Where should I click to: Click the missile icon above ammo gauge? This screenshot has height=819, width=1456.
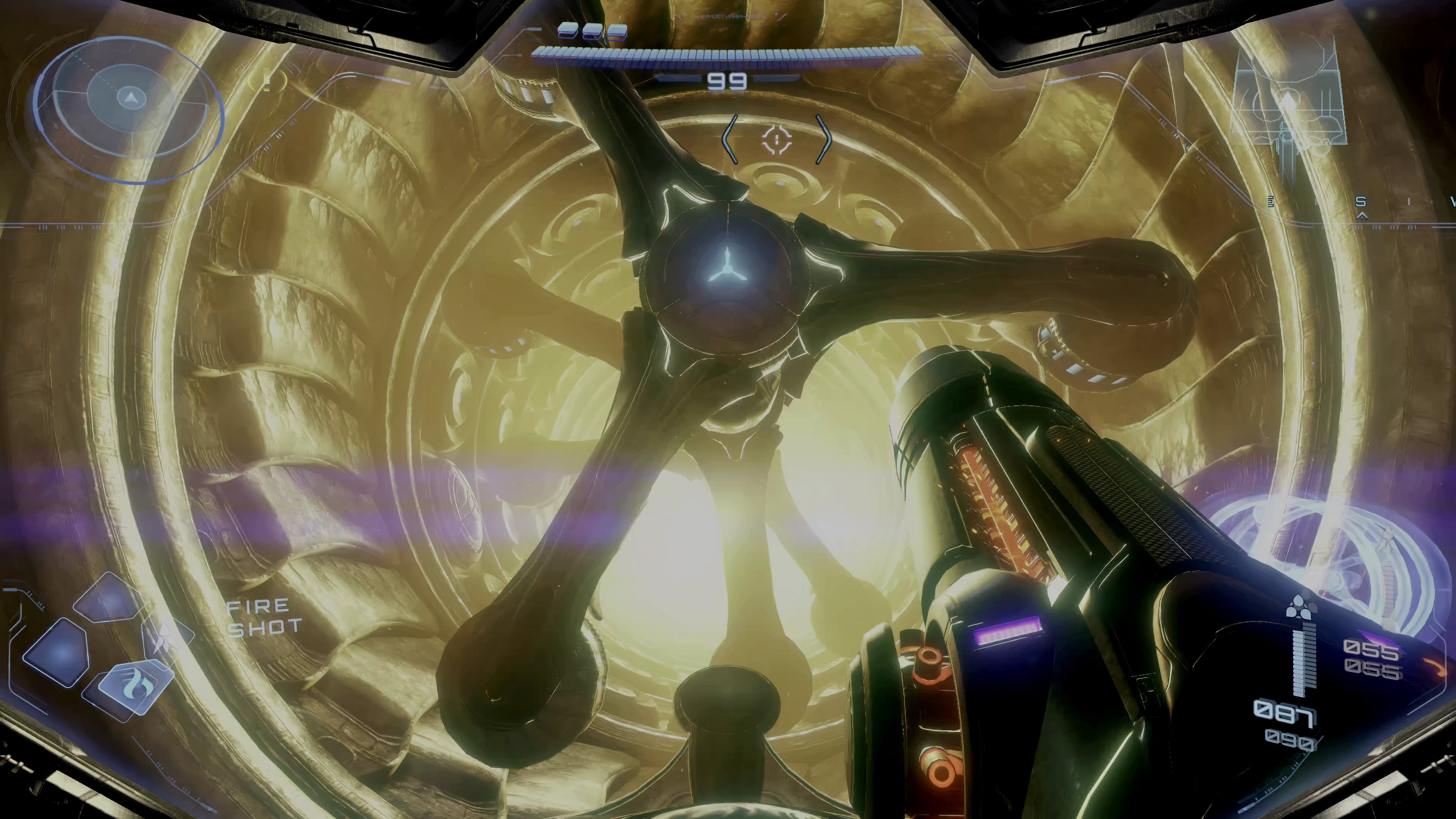(1300, 607)
